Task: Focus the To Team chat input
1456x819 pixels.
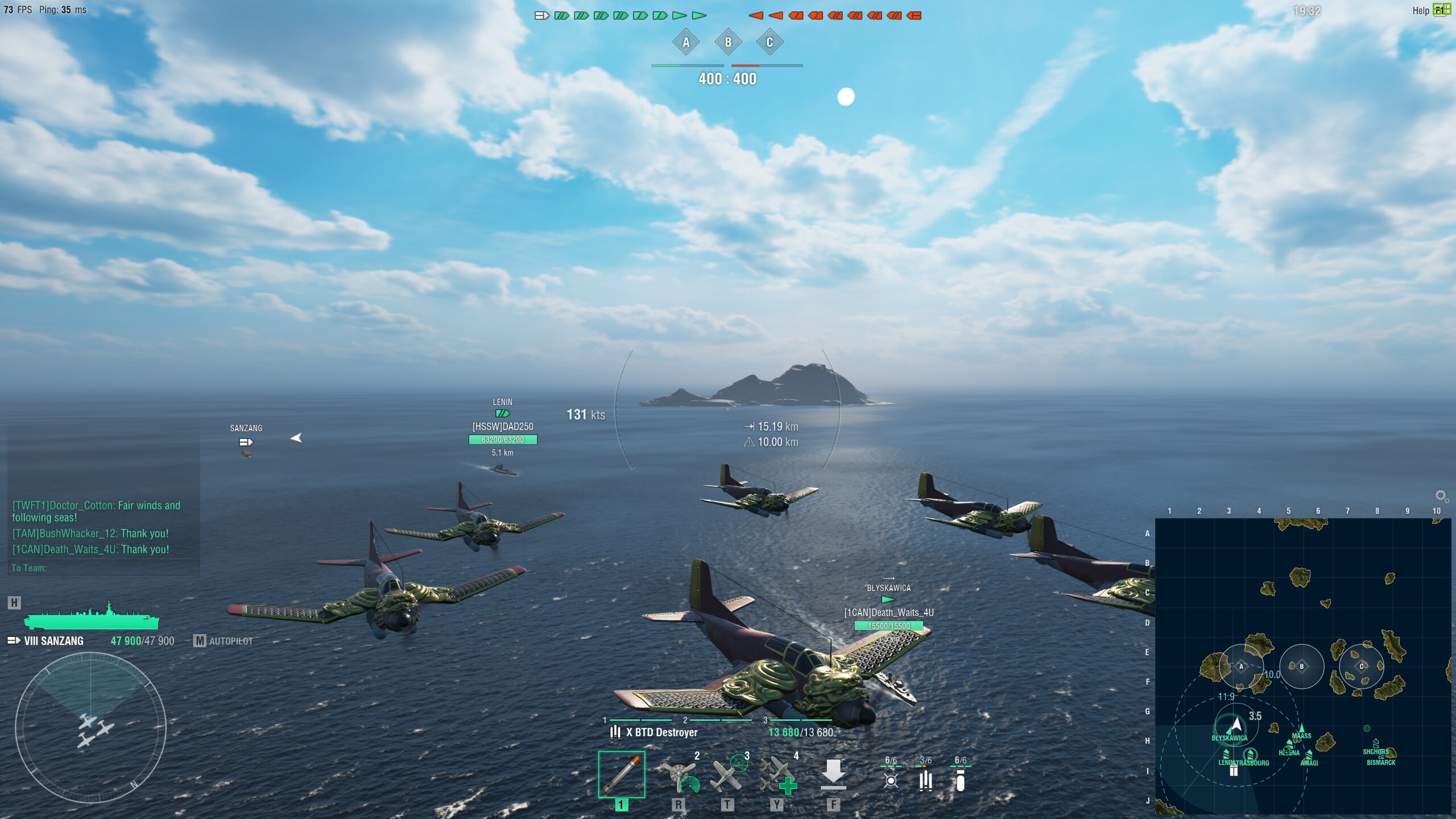Action: (102, 568)
